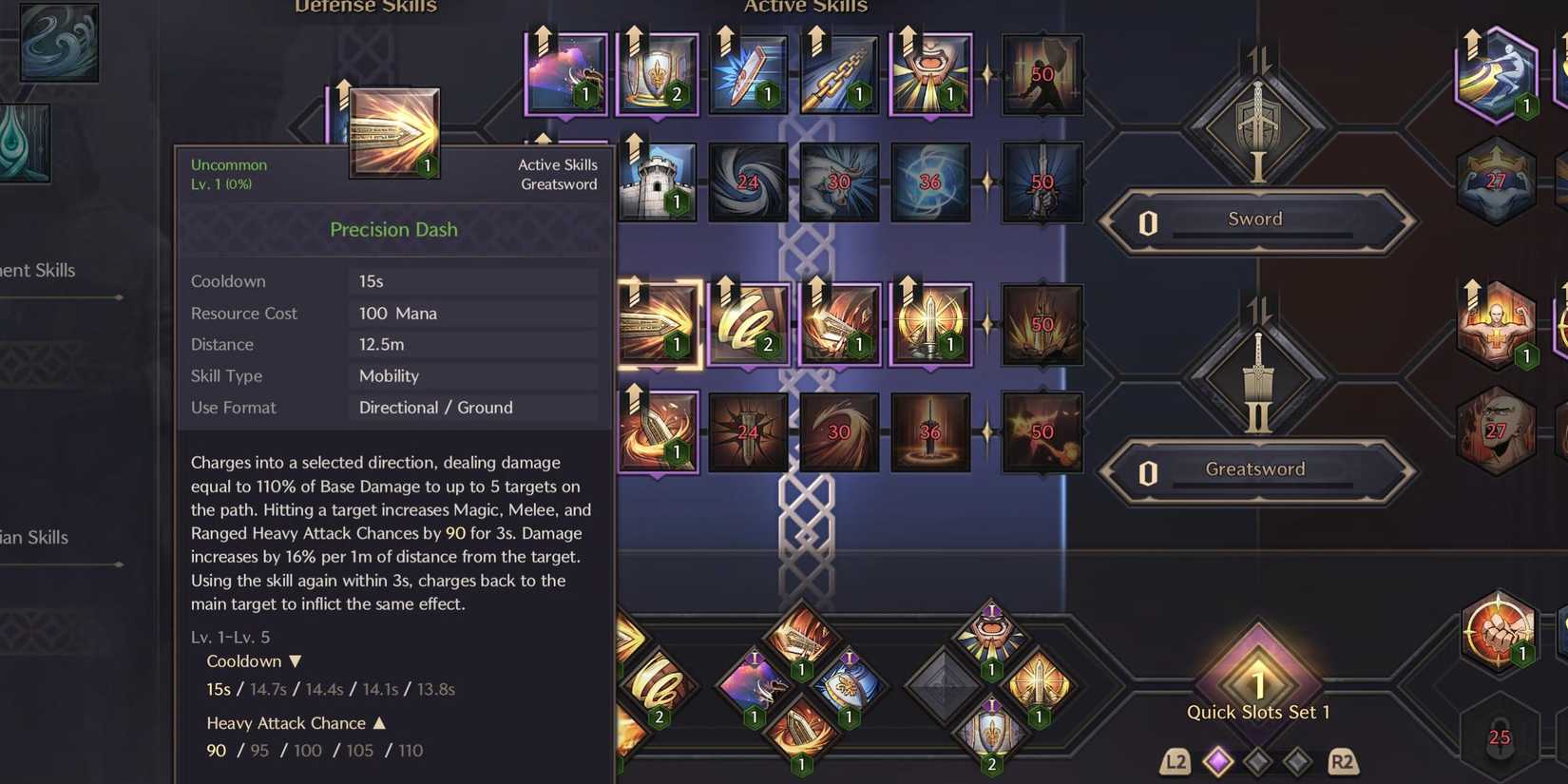Toggle the first quick slot diamond beside L2

1219,761
